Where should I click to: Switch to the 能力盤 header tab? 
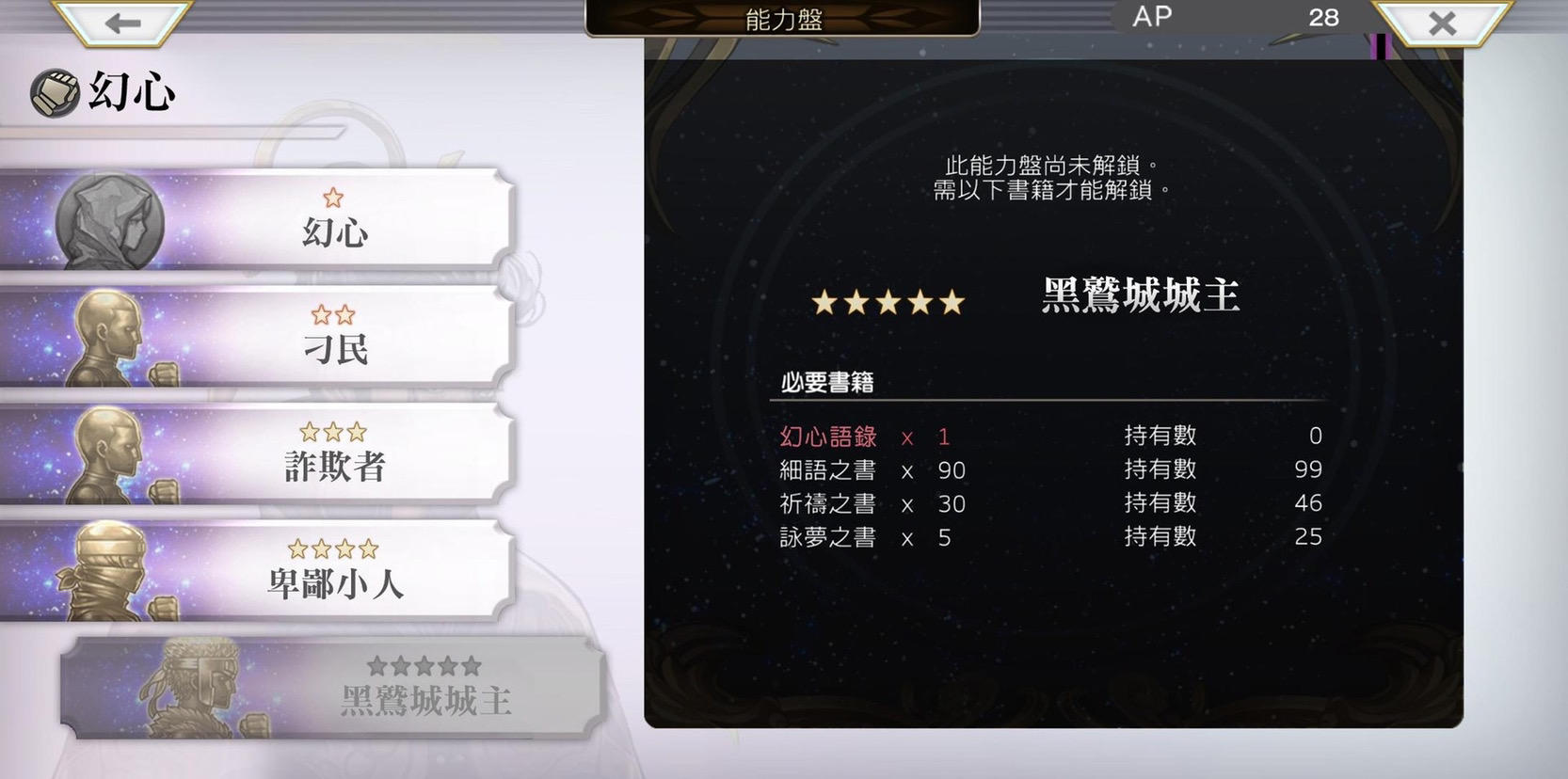782,21
